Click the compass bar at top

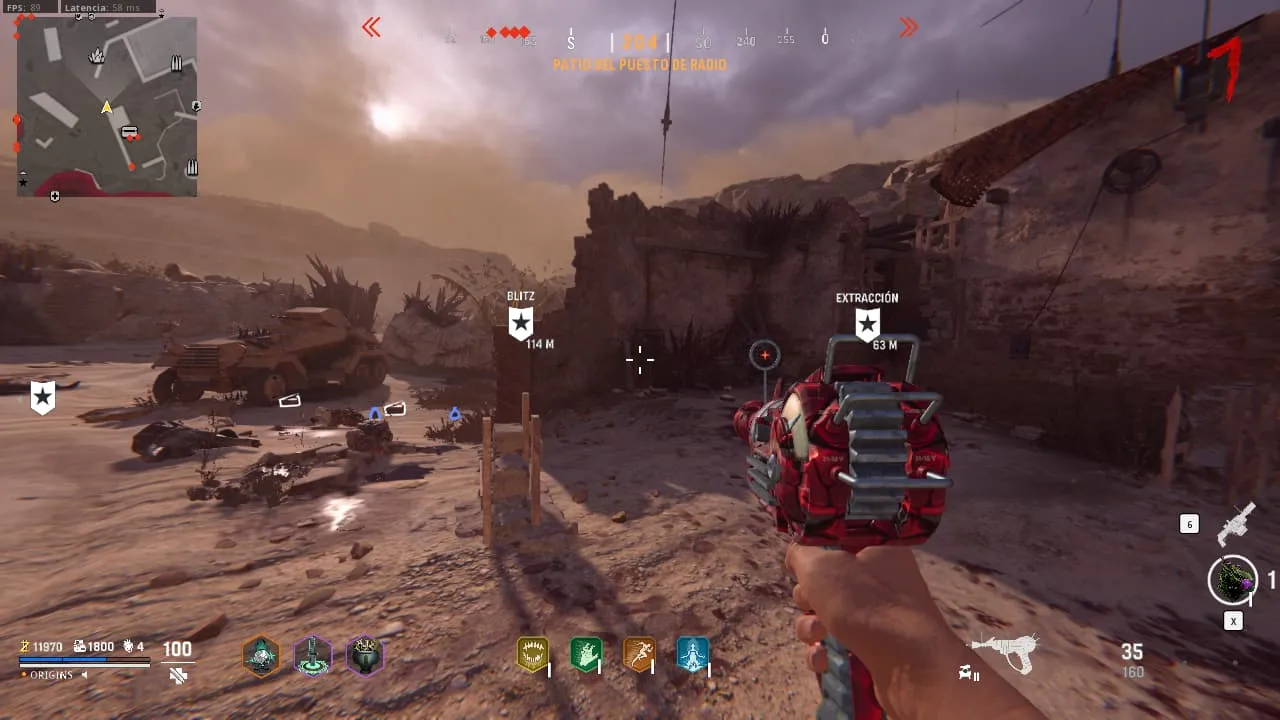[x=640, y=40]
